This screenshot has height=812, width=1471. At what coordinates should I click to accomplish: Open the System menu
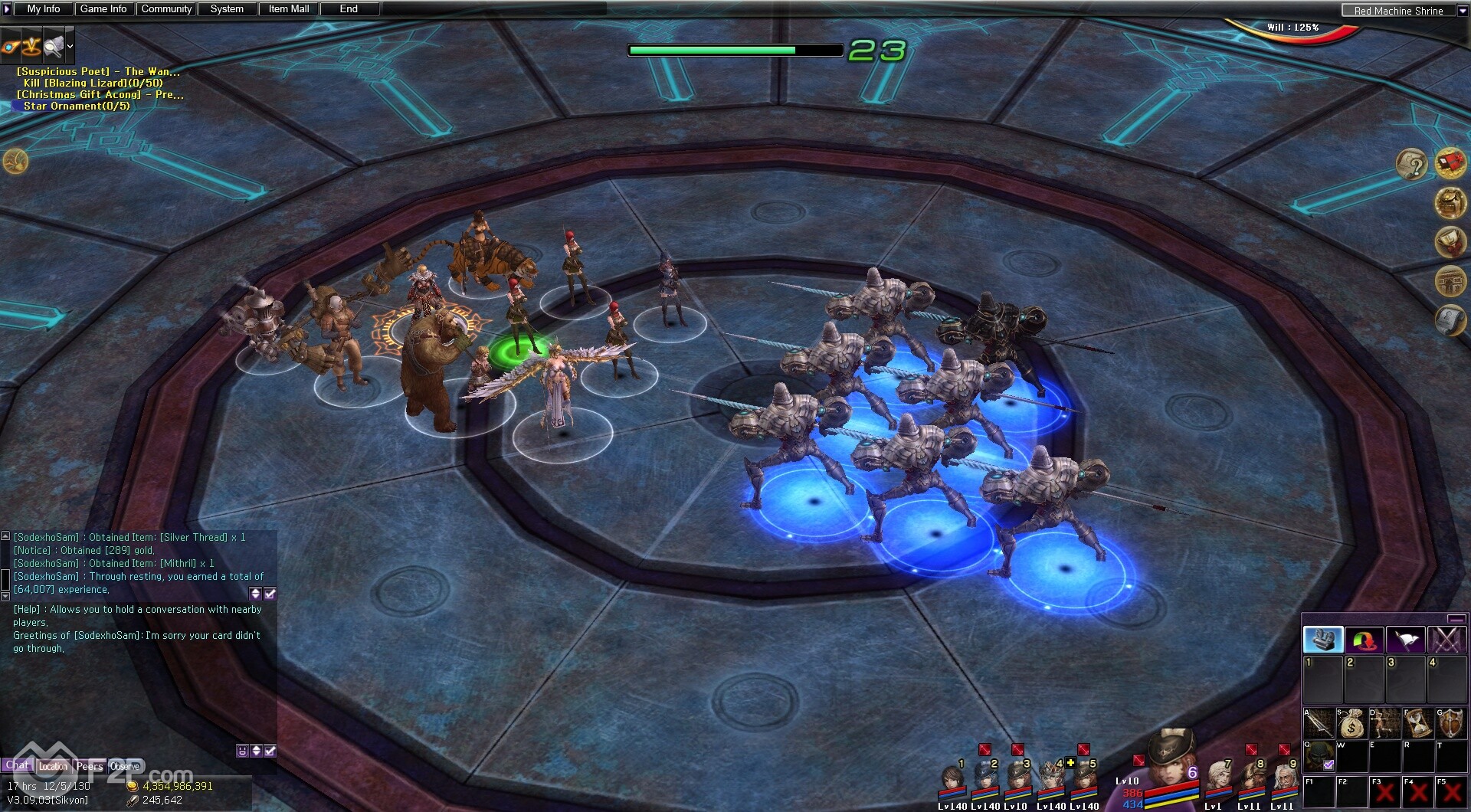click(x=227, y=9)
